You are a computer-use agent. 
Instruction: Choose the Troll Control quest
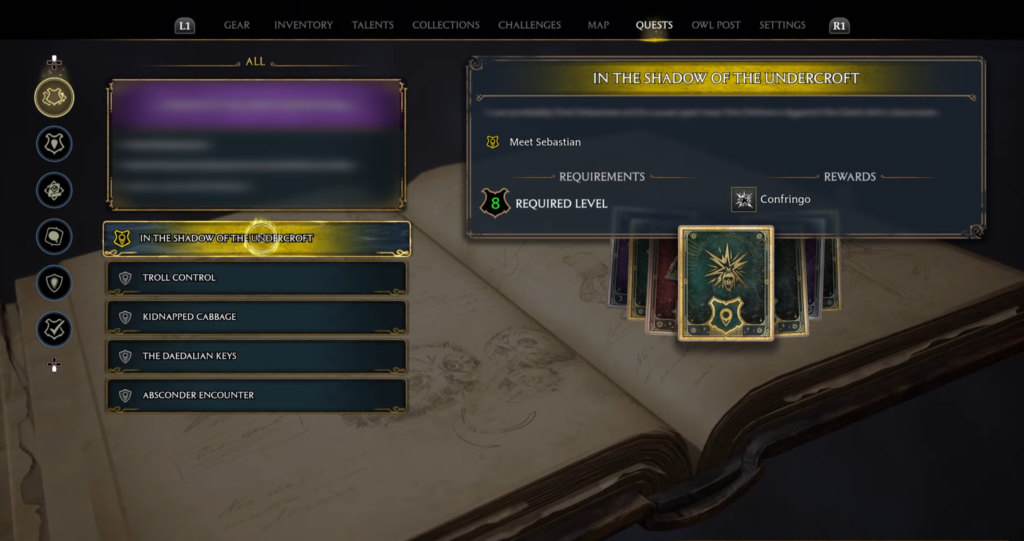257,278
